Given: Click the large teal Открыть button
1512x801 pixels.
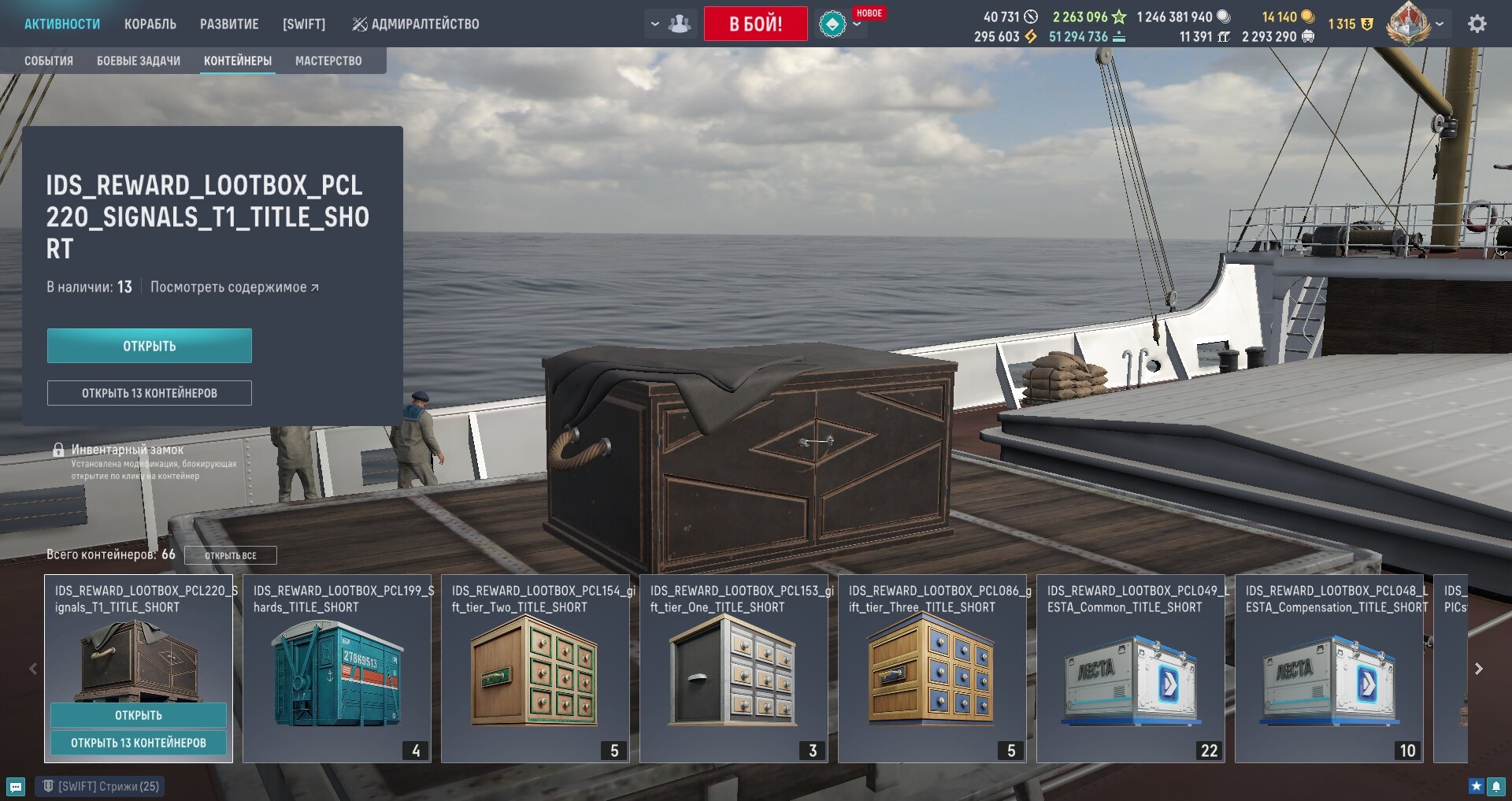Looking at the screenshot, I should click(x=150, y=346).
